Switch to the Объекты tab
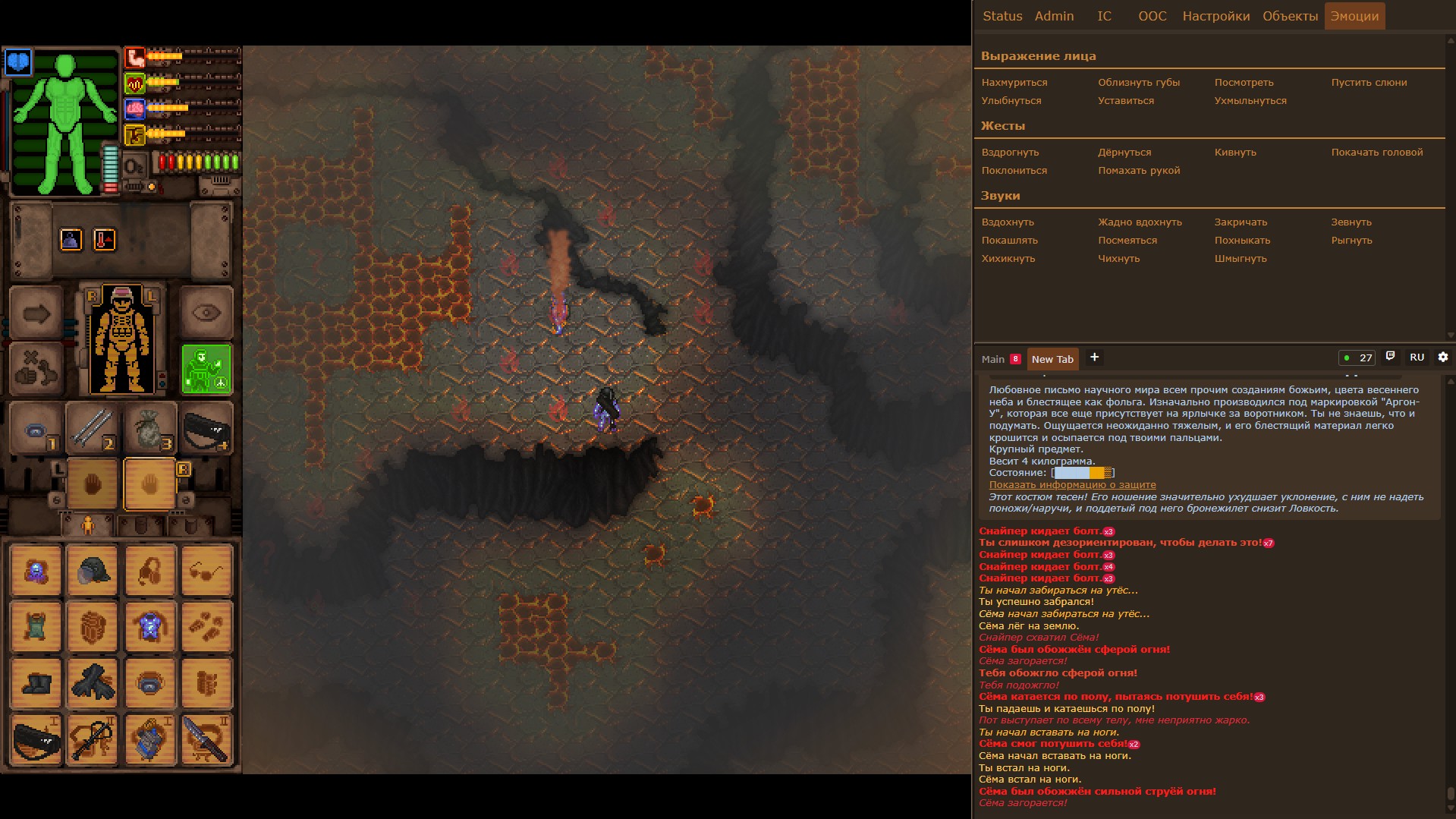 coord(1290,16)
